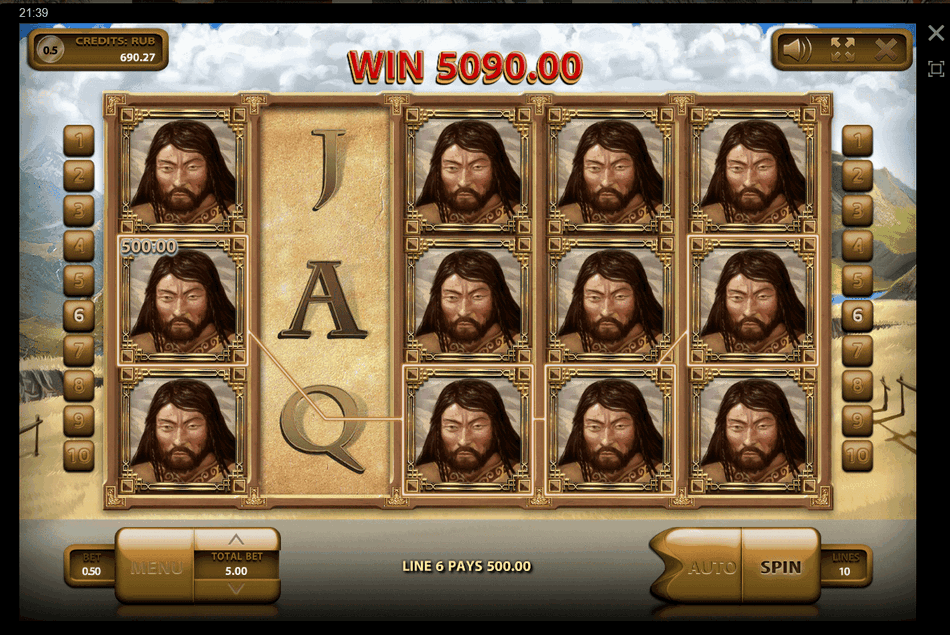The width and height of the screenshot is (950, 635).
Task: Toggle the overlay's square fullscreen icon
Action: pyautogui.click(x=936, y=69)
